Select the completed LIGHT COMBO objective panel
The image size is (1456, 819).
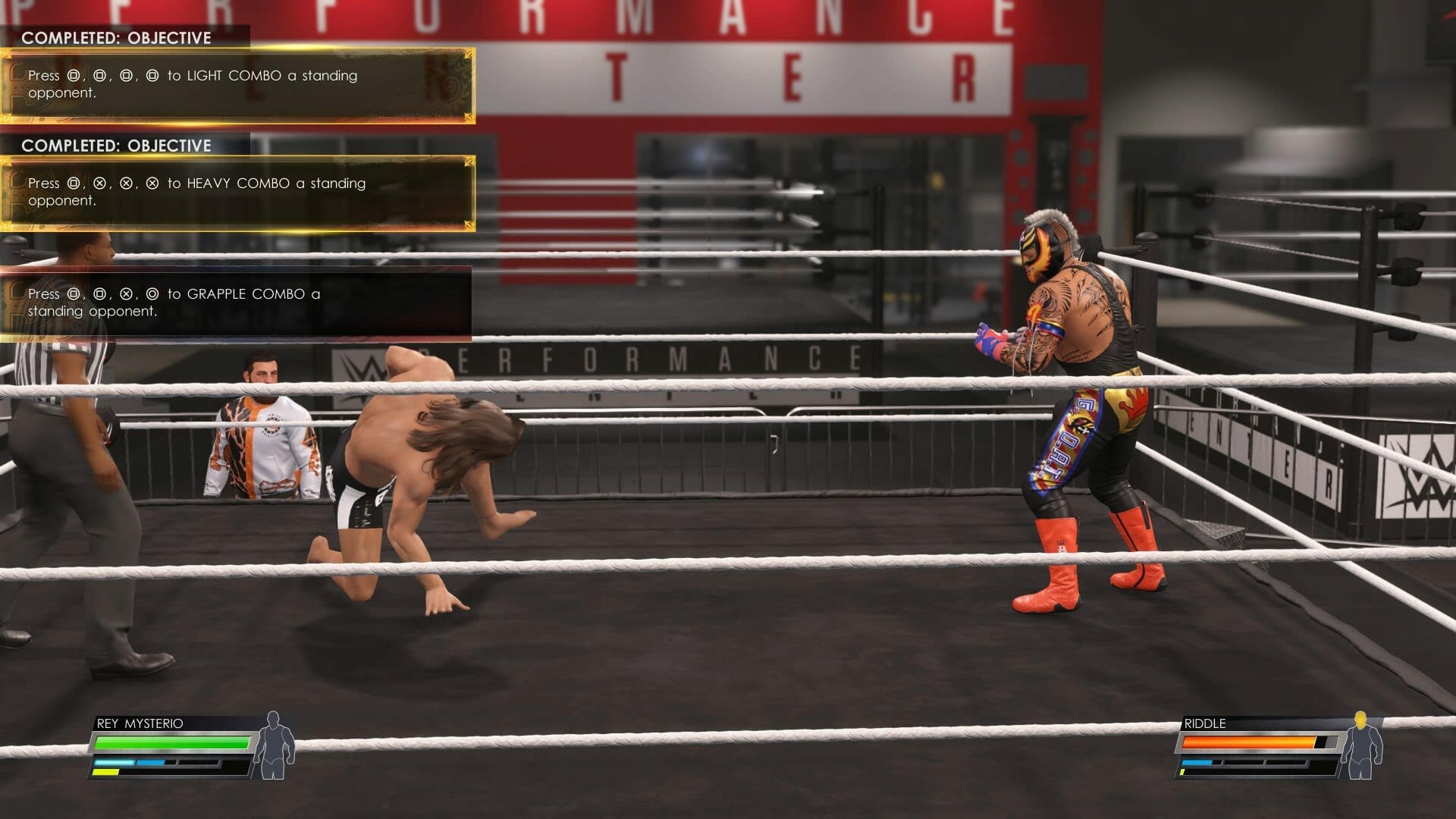(237, 85)
